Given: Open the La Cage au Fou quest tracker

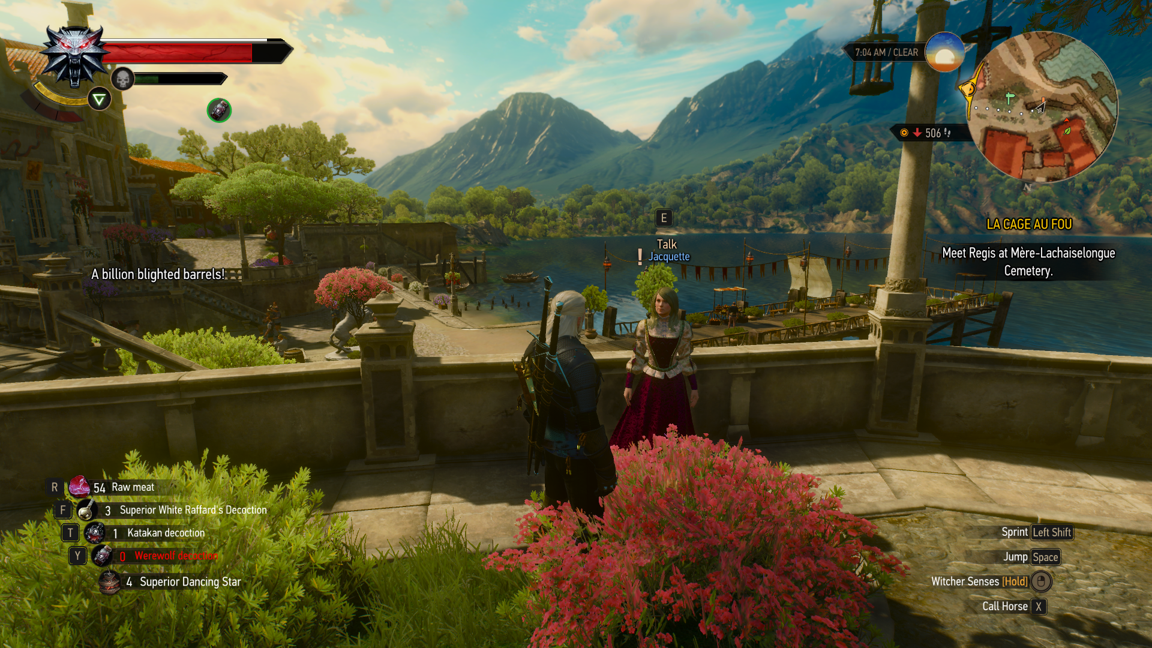Looking at the screenshot, I should click(x=1028, y=225).
